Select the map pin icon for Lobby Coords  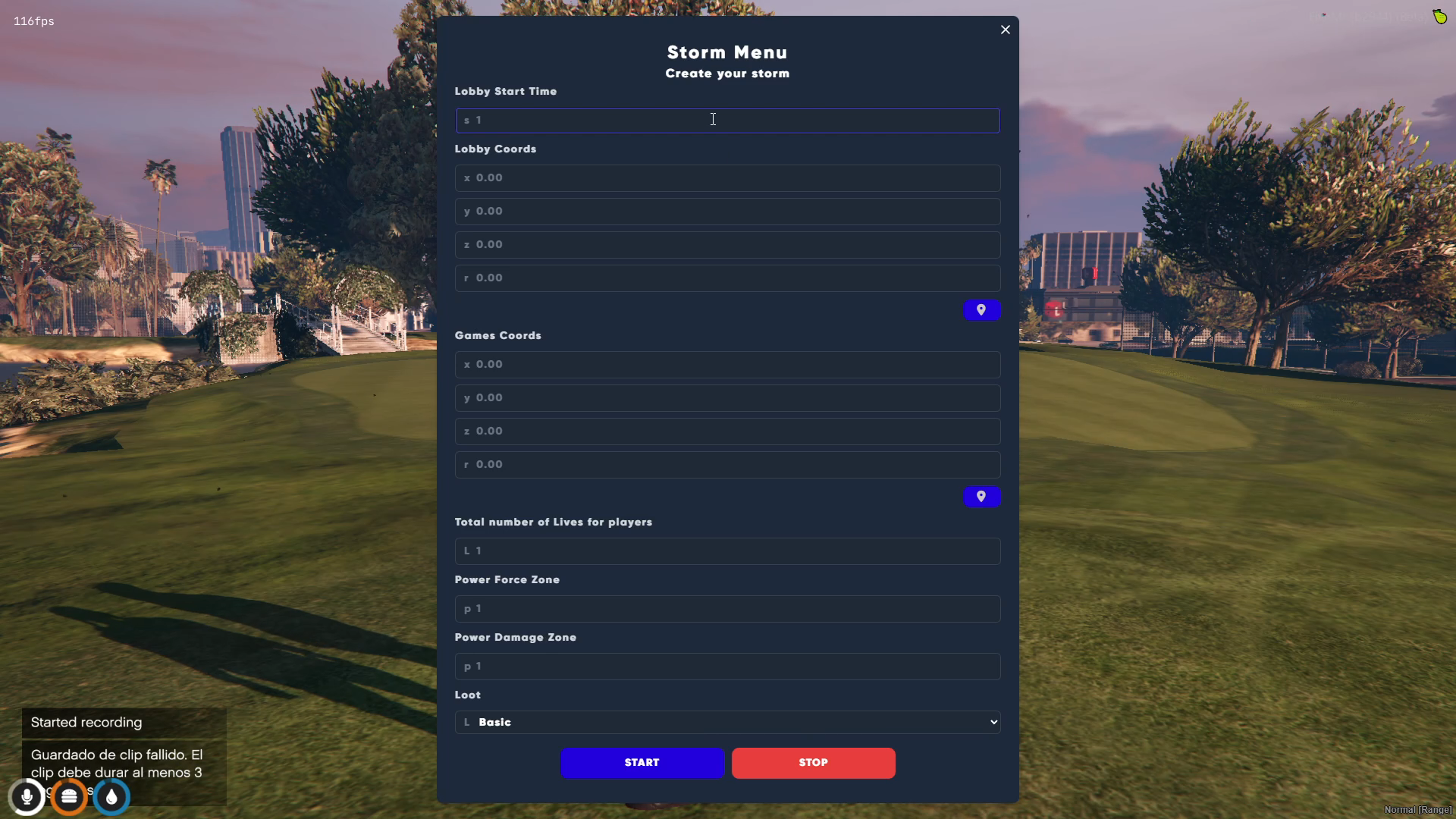coord(981,309)
